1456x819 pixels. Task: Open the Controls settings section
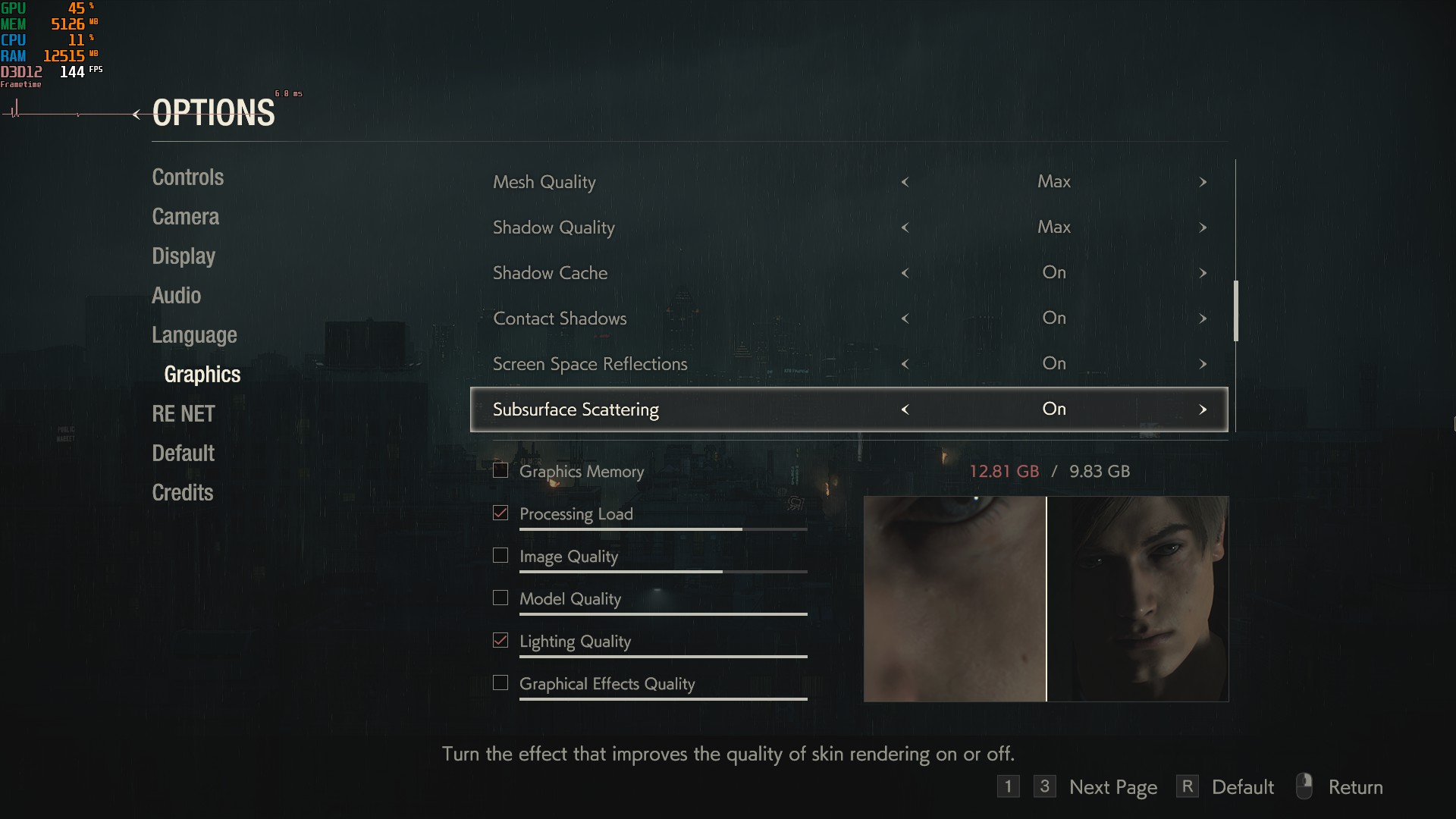[x=187, y=177]
